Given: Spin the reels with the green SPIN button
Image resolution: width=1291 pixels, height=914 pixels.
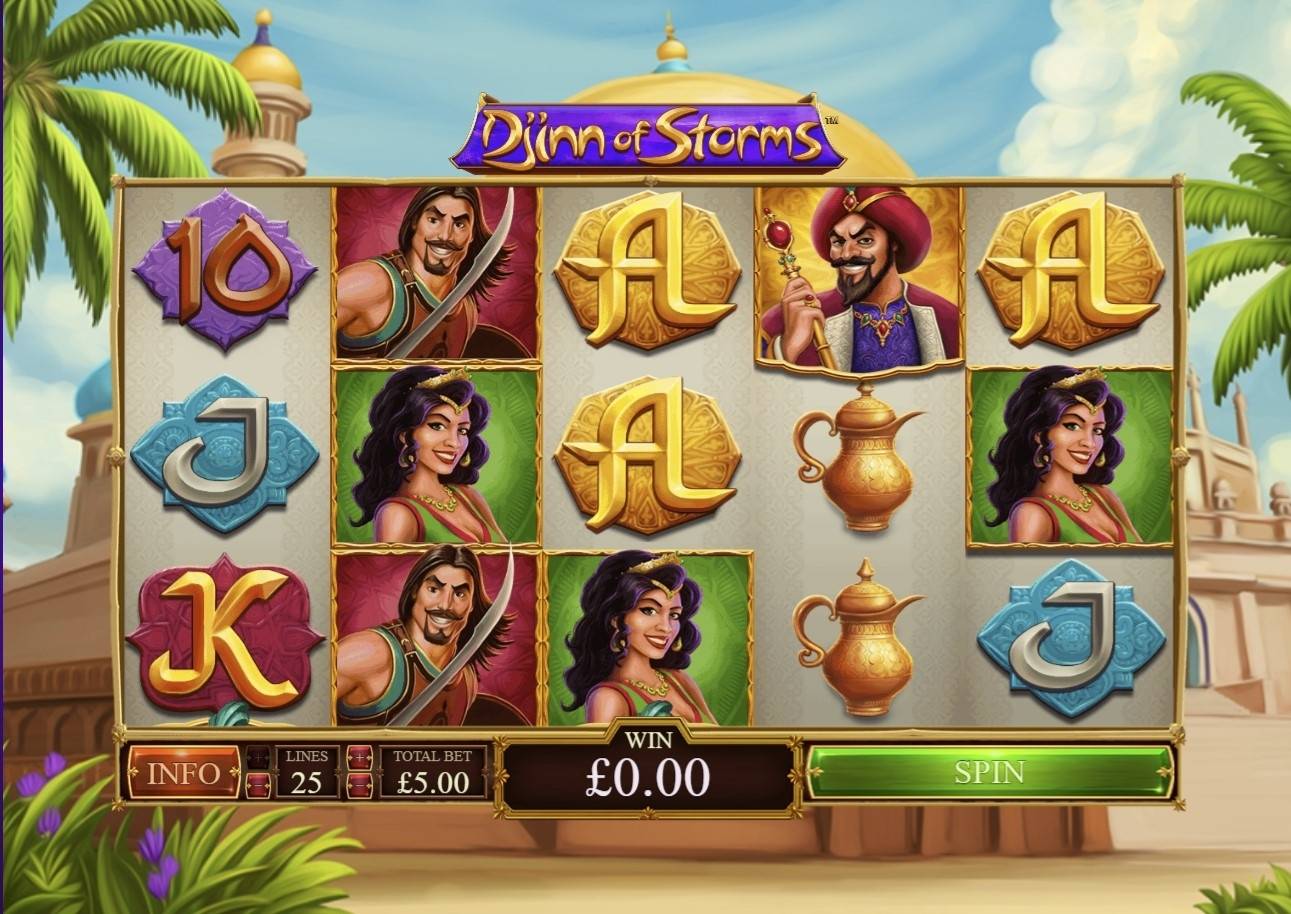Looking at the screenshot, I should (988, 772).
